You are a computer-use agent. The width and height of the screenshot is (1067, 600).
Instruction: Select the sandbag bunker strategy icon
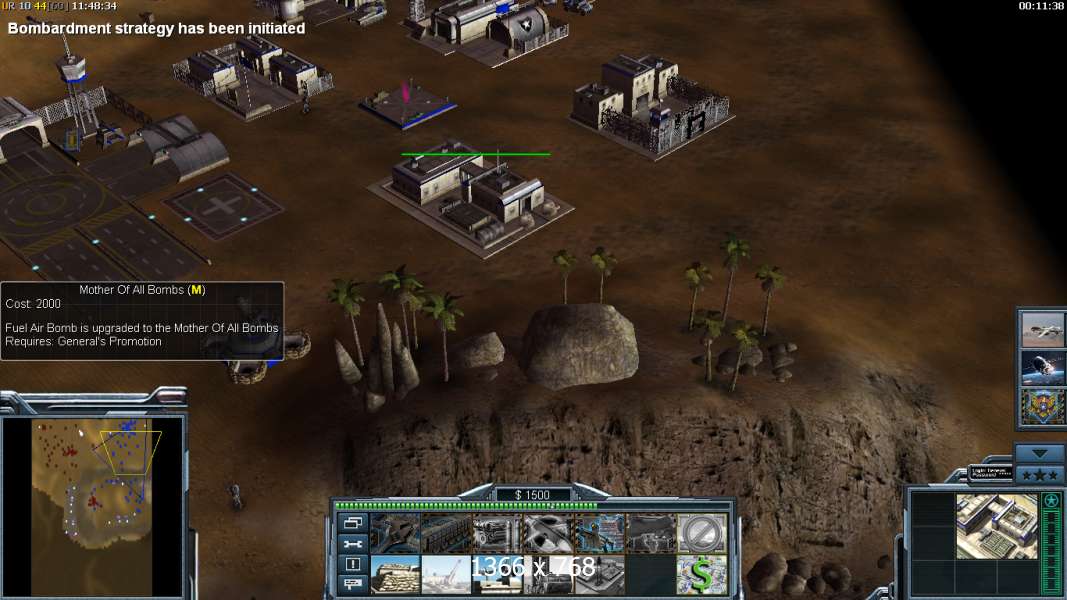tap(395, 574)
